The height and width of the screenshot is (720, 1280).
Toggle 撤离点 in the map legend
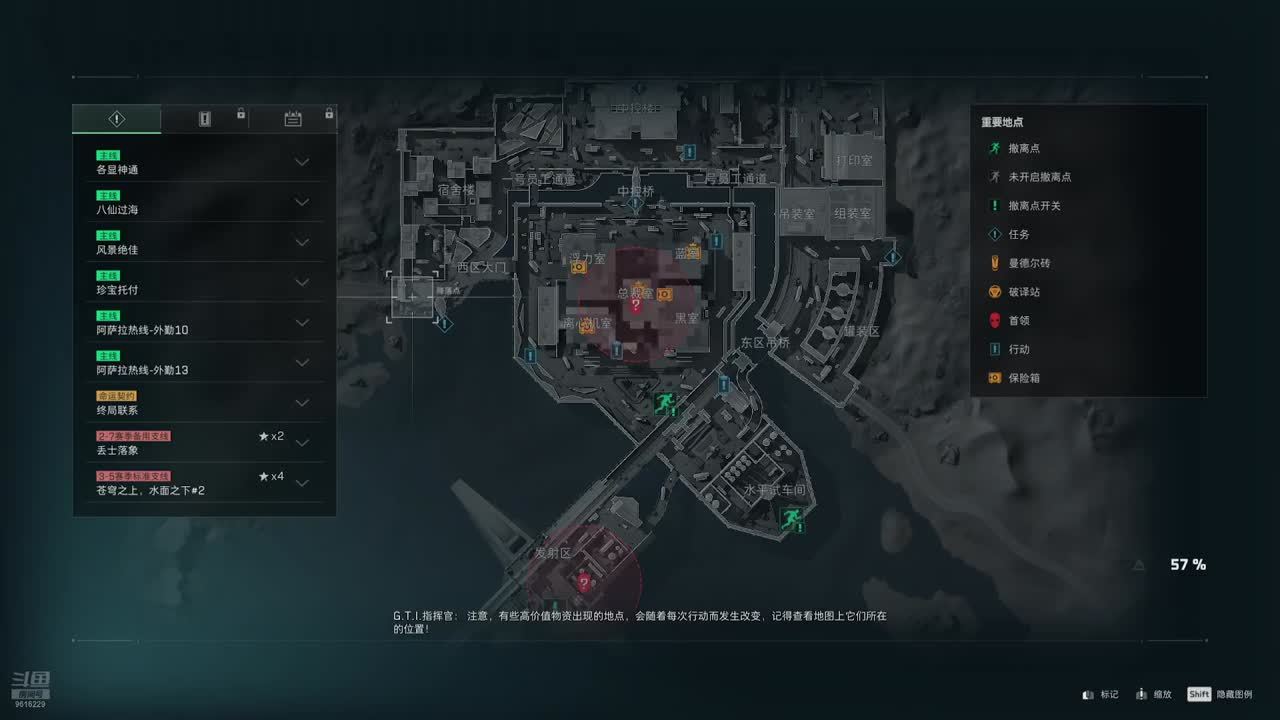click(1024, 148)
